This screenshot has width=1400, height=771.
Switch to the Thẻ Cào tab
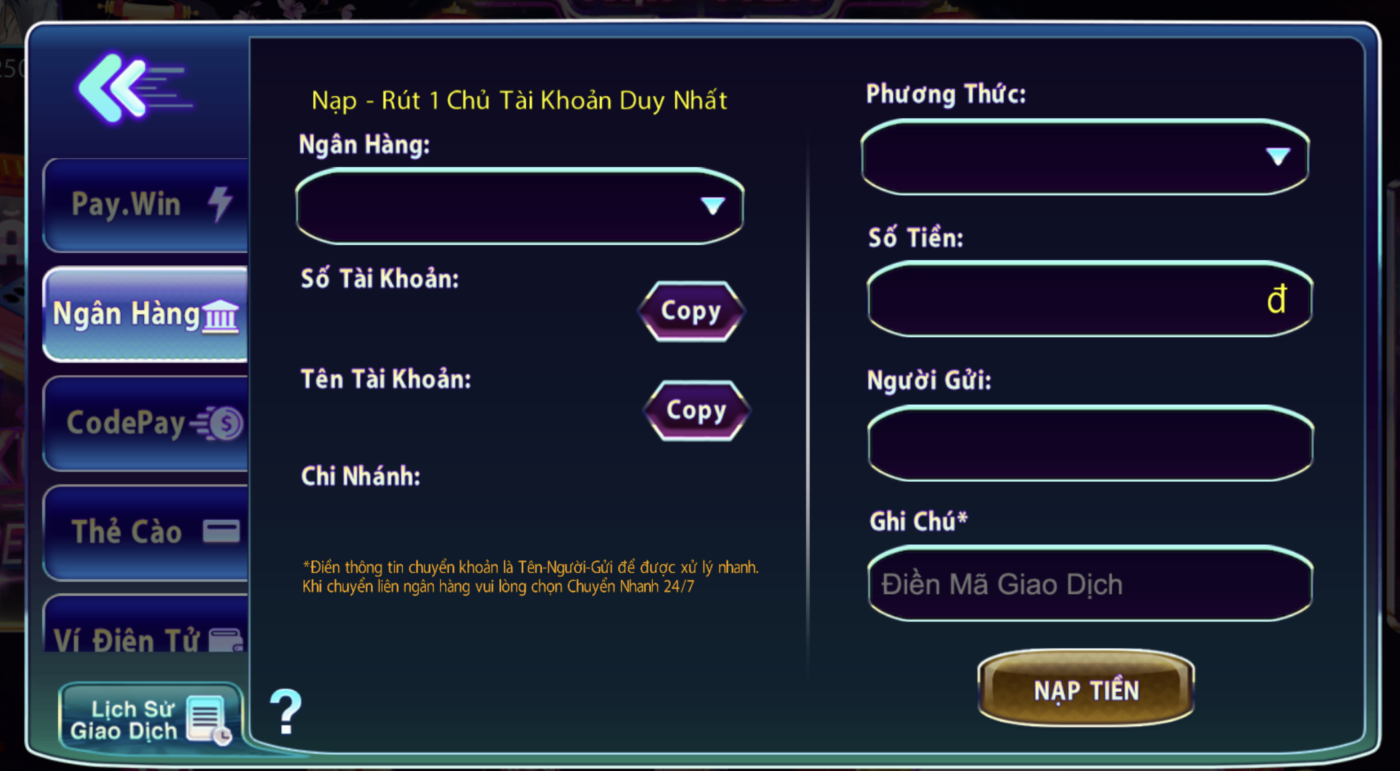143,531
